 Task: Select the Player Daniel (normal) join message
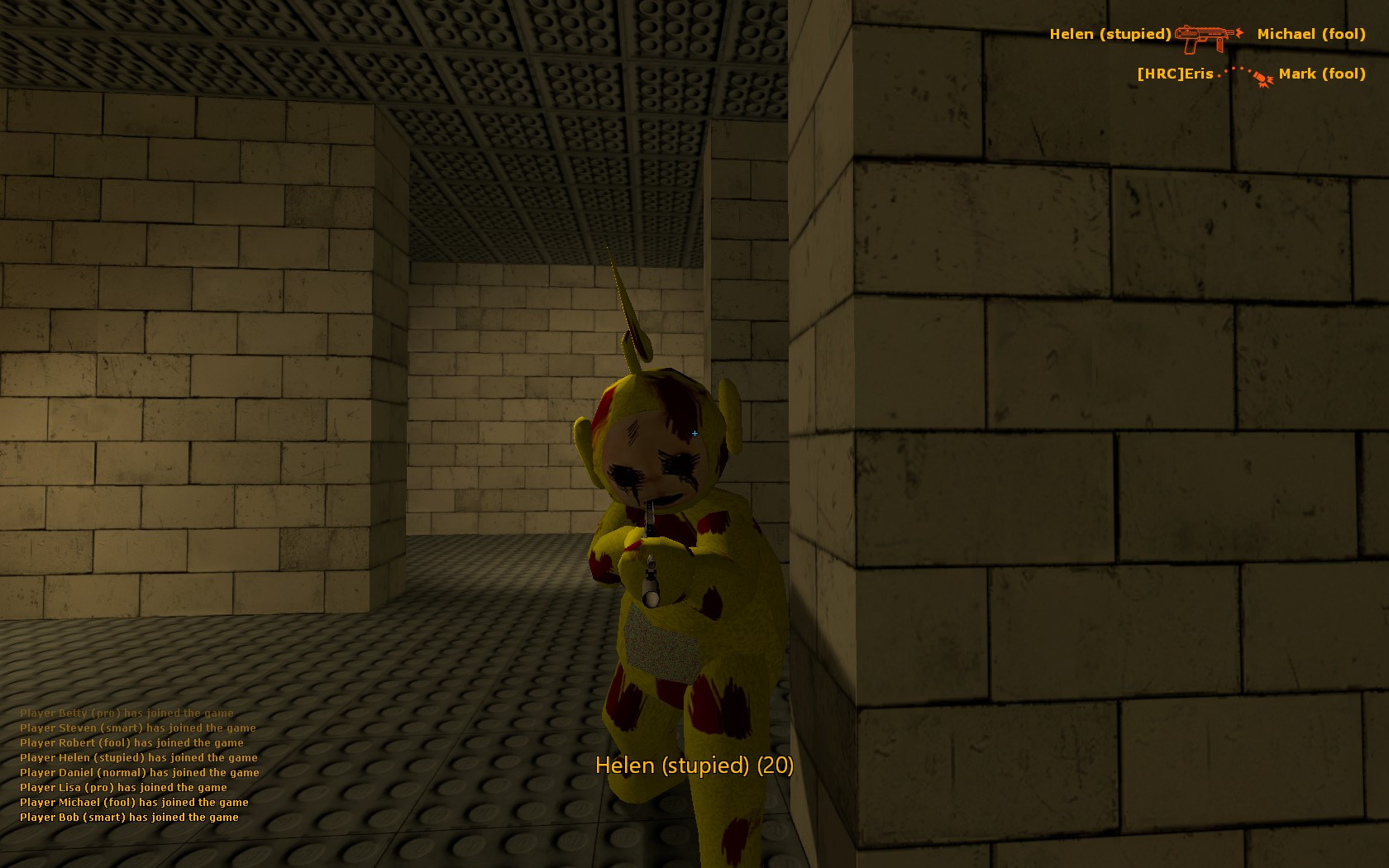tap(139, 772)
